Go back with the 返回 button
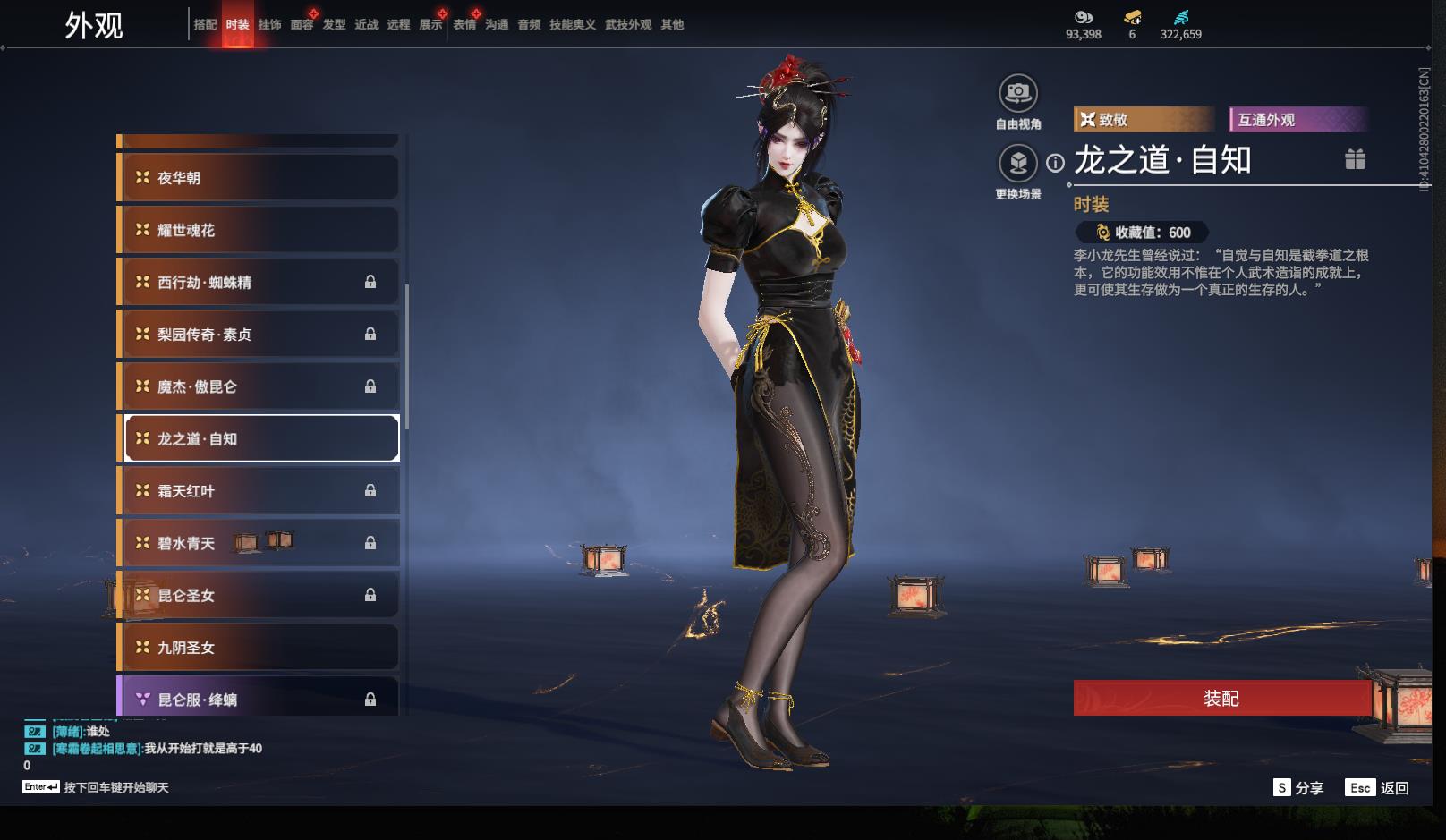 tap(1379, 787)
